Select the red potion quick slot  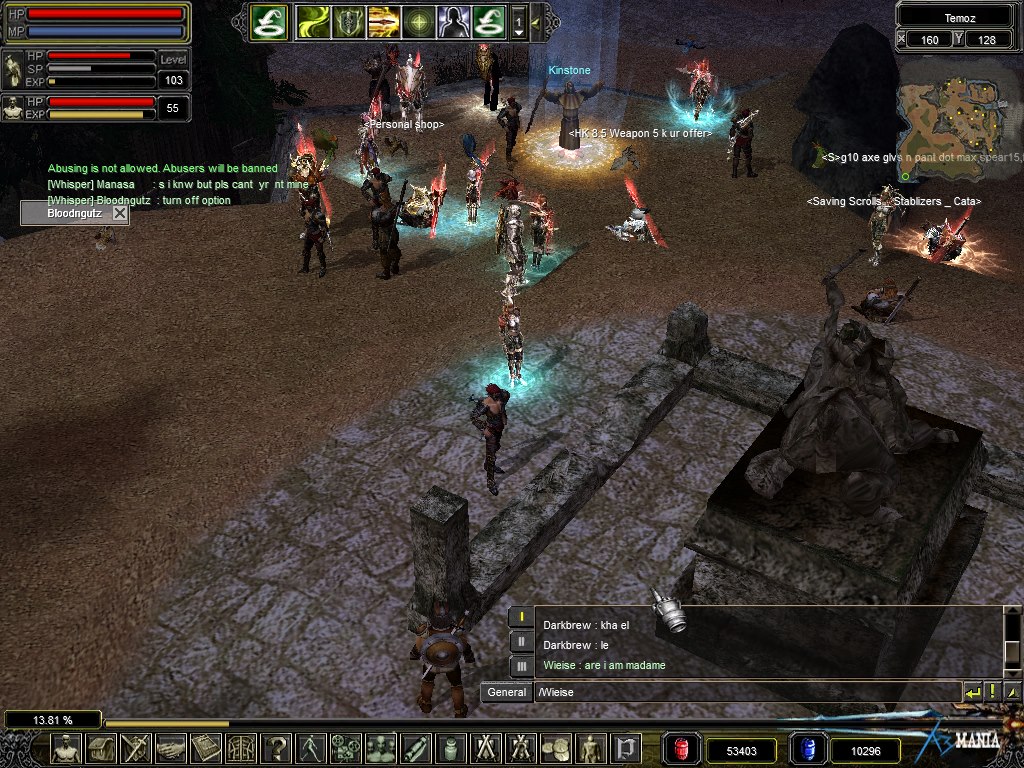682,749
